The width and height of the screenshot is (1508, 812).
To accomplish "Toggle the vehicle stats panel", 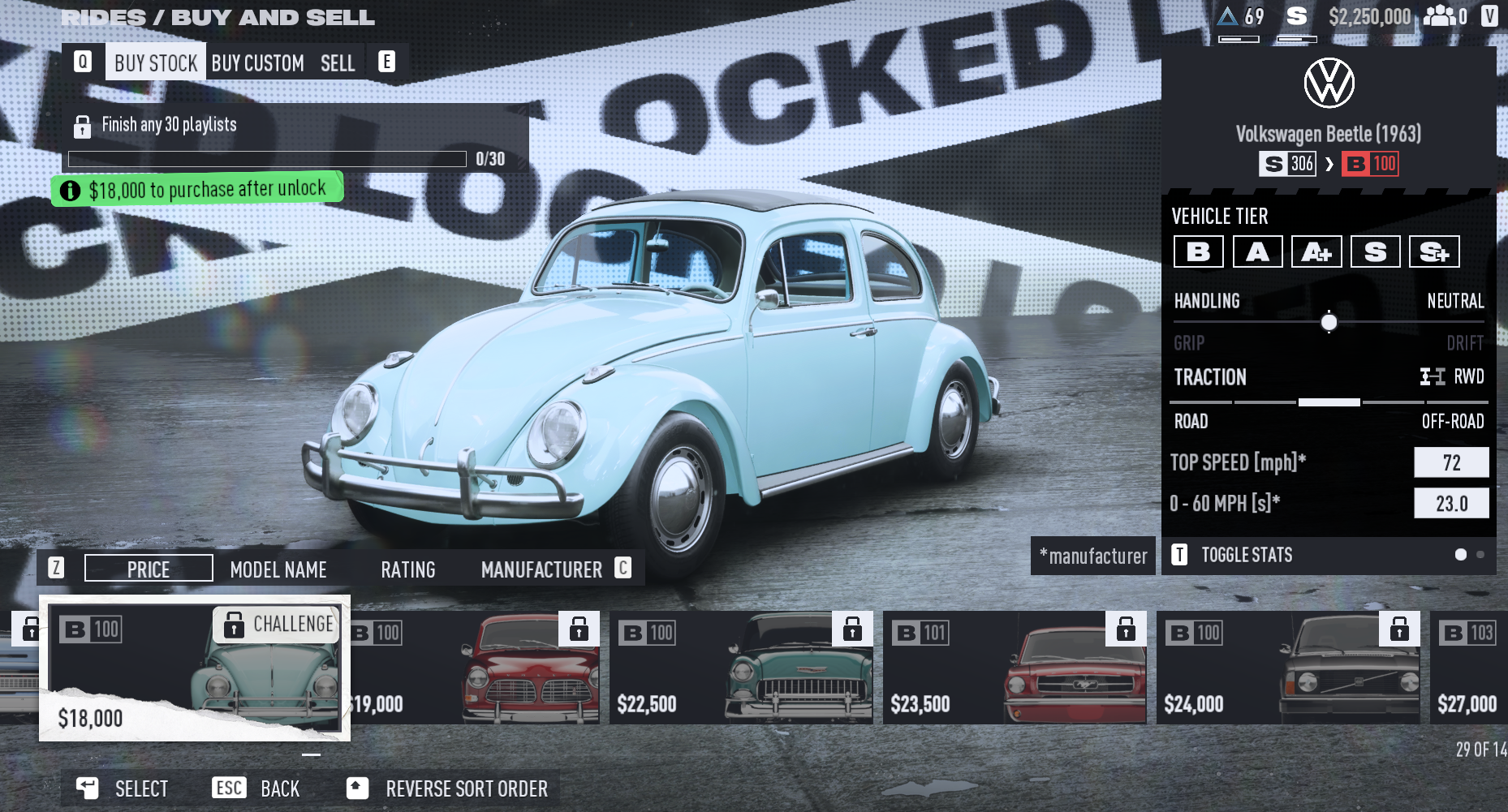I will point(1246,555).
